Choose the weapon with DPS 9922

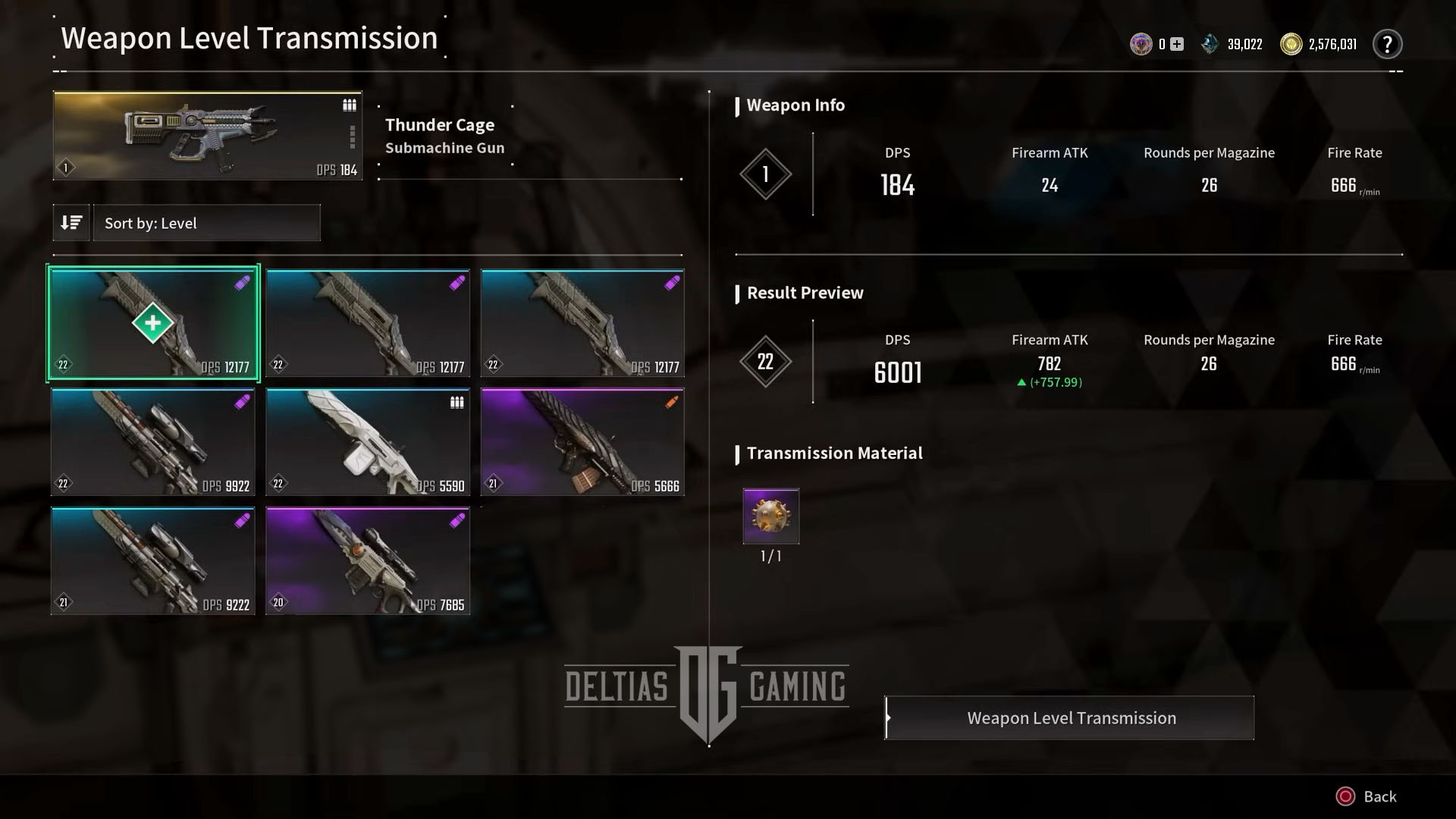point(153,442)
